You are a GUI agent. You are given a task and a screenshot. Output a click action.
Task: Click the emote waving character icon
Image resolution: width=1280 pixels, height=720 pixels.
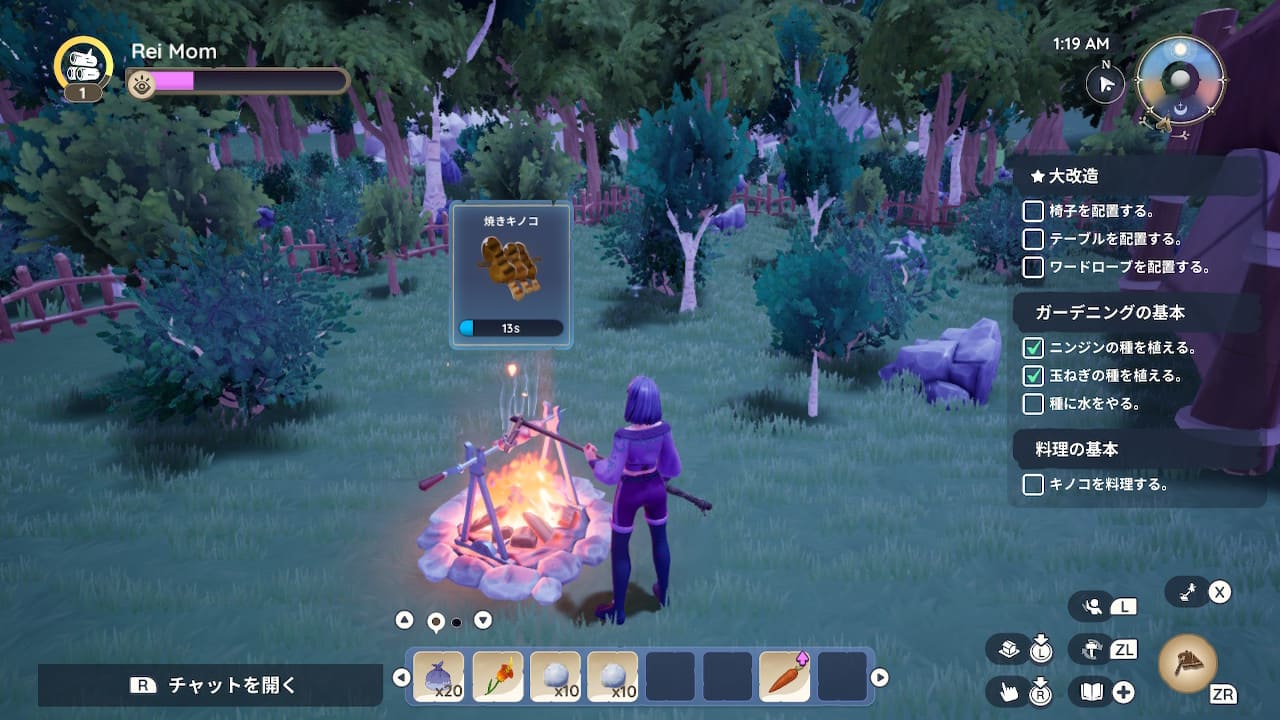(x=1092, y=606)
